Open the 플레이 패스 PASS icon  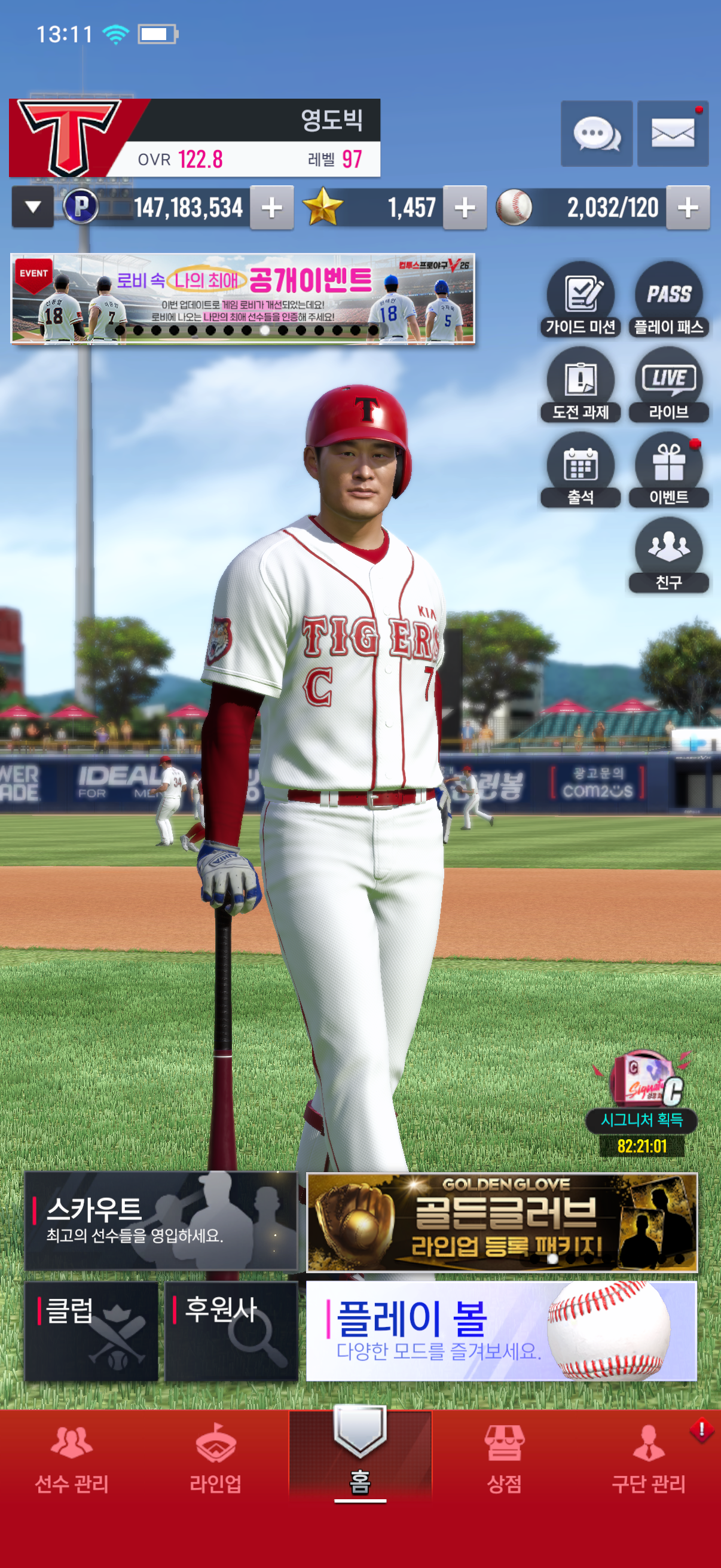coord(668,300)
